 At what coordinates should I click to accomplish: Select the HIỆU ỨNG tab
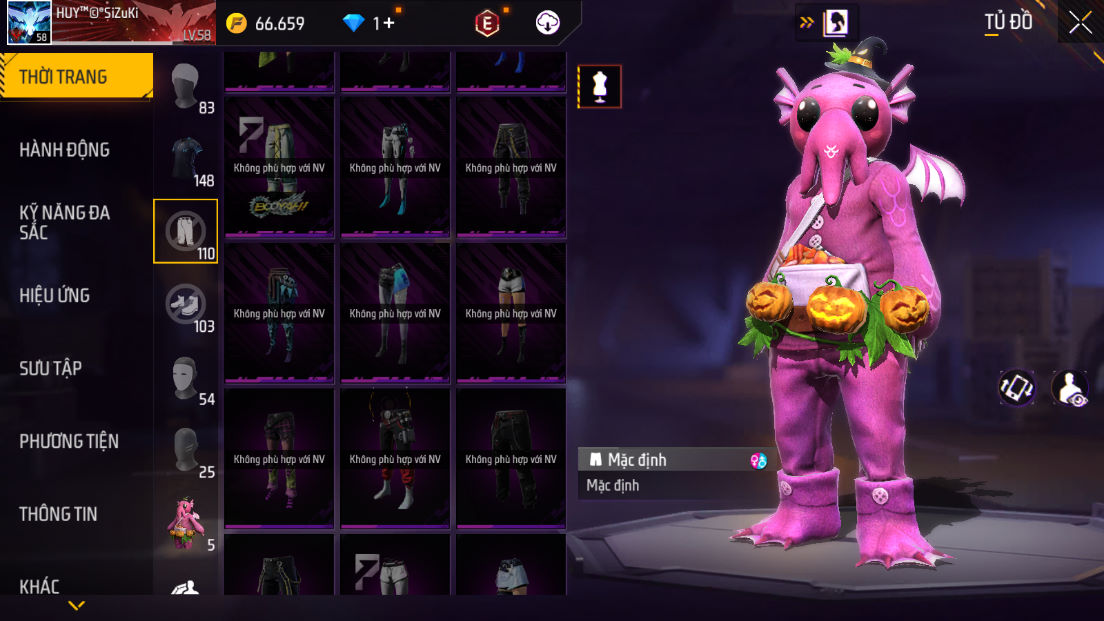tap(54, 295)
